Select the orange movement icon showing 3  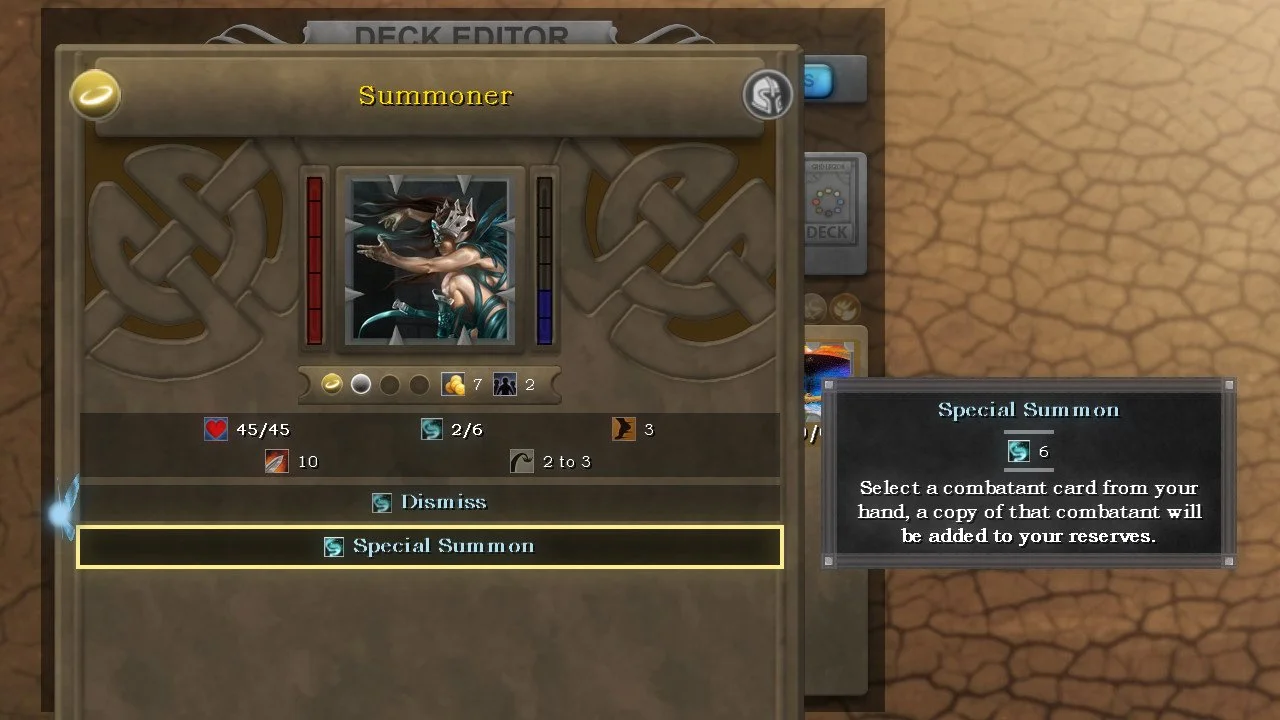(x=626, y=428)
